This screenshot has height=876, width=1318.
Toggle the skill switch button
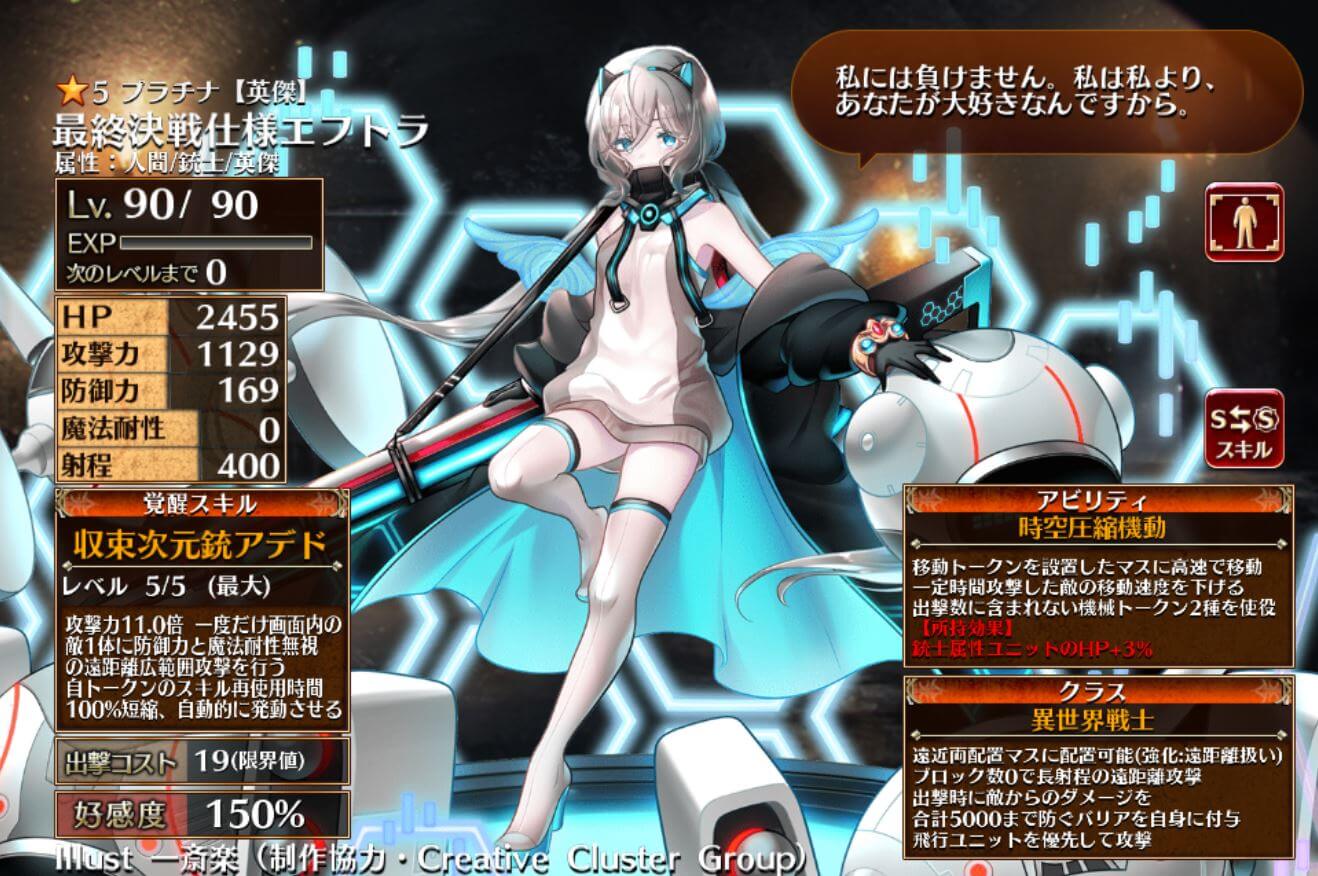(x=1244, y=428)
